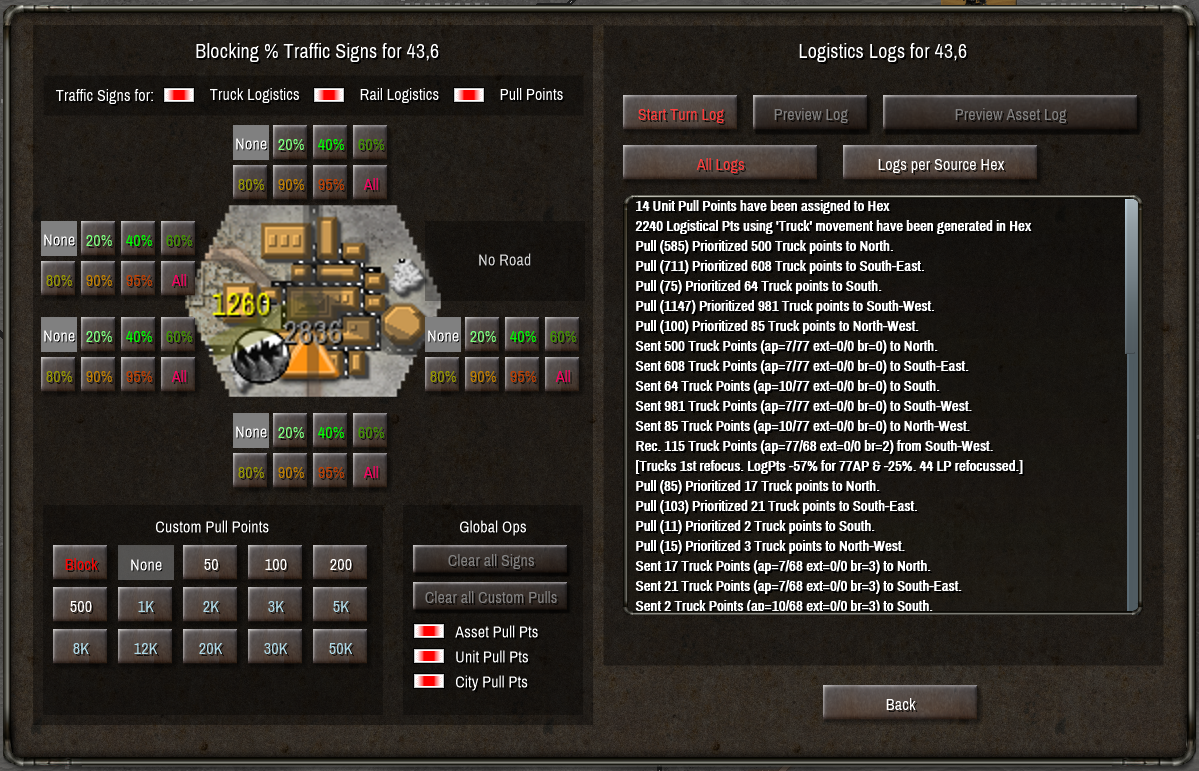Image resolution: width=1199 pixels, height=771 pixels.
Task: Toggle Asset Pull Pts
Action: pyautogui.click(x=429, y=632)
